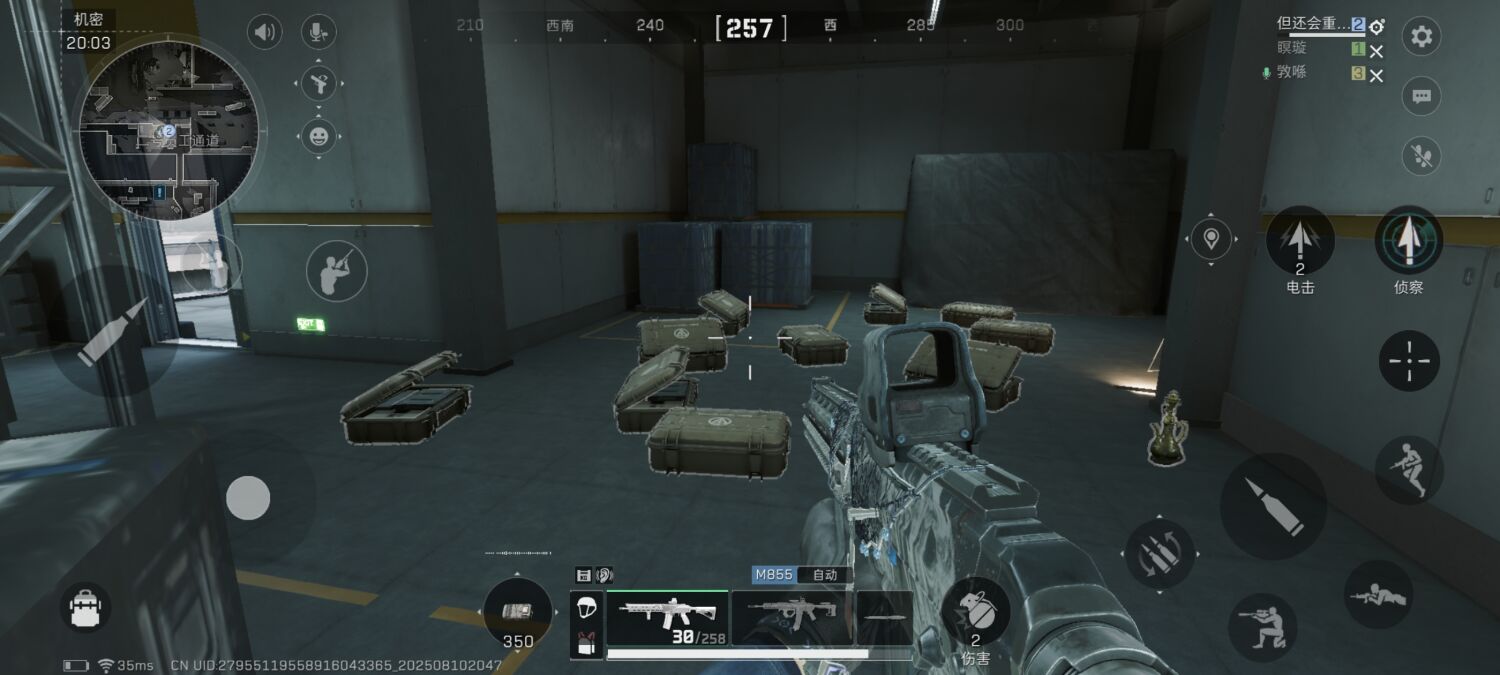This screenshot has width=1500, height=675.
Task: Fire using the left bullet button
Action: 114,331
